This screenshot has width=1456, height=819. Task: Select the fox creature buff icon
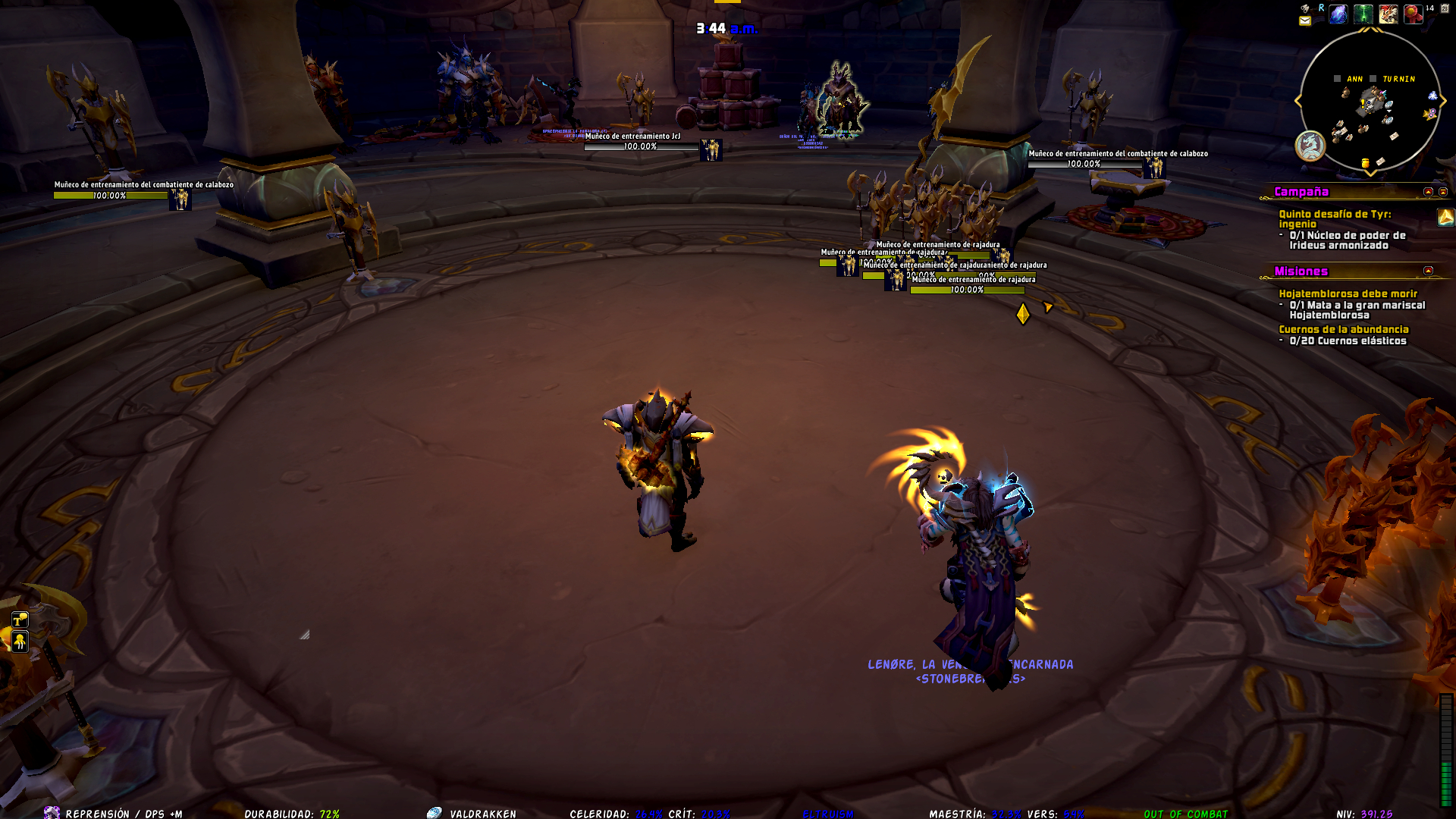pos(1389,14)
